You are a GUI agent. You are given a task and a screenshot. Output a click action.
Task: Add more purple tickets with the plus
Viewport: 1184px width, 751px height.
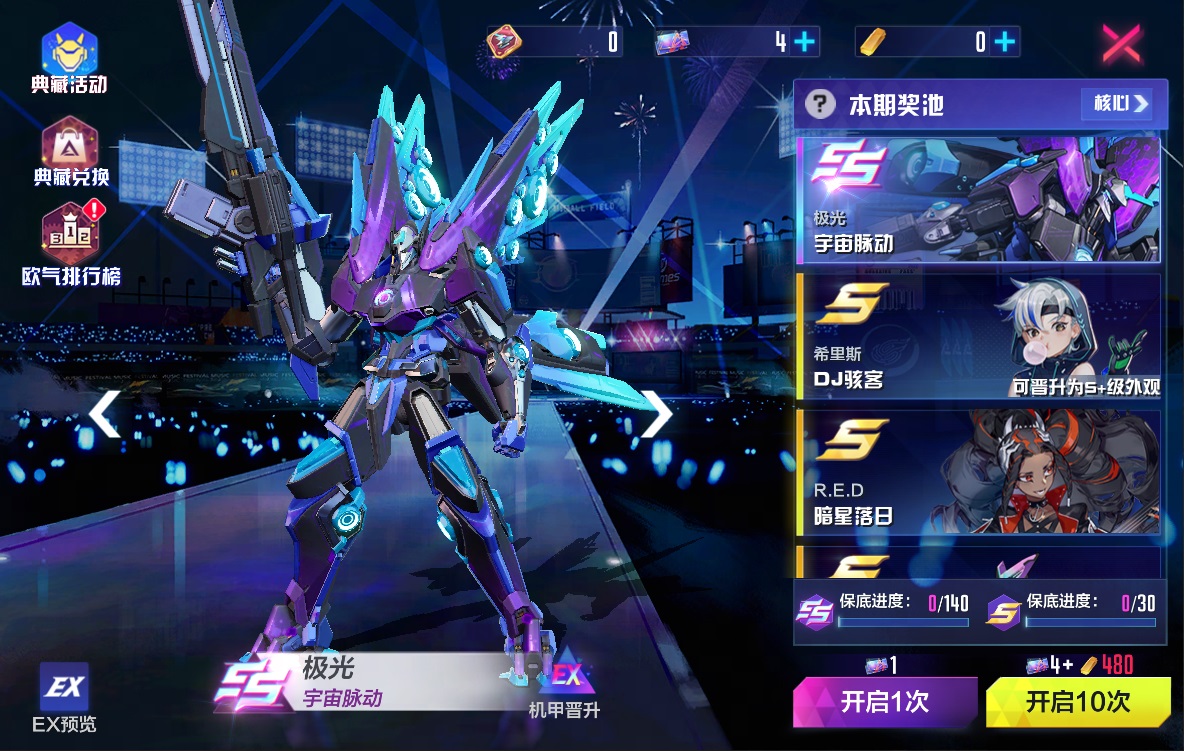tap(804, 42)
